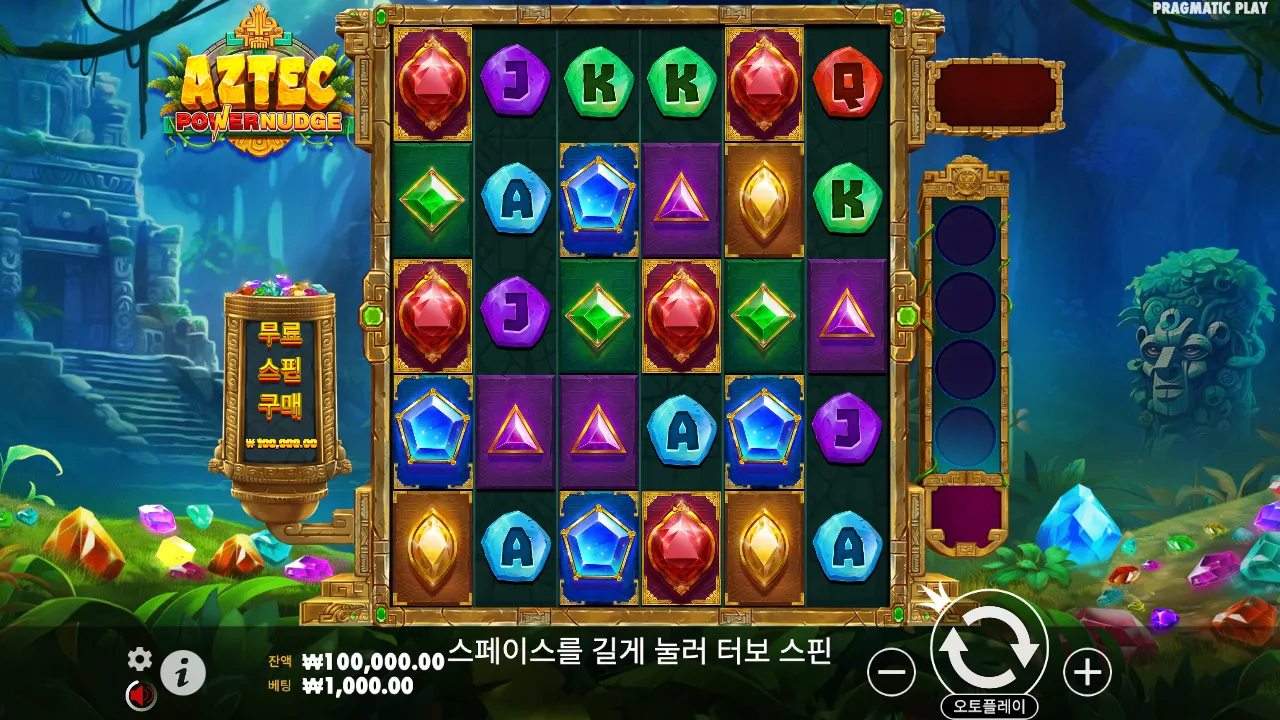1280x720 pixels.
Task: Spin the reels with the circular arrow button
Action: coord(989,648)
